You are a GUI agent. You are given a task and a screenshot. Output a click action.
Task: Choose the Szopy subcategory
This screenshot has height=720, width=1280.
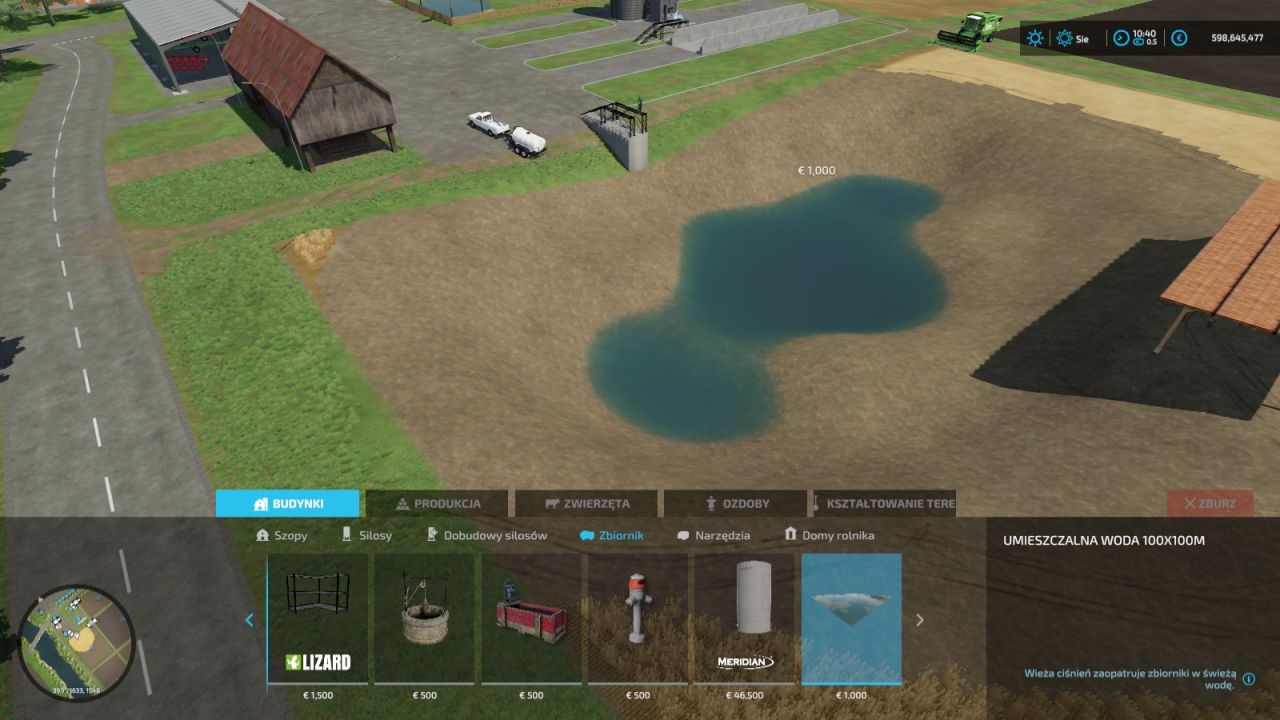[x=282, y=535]
